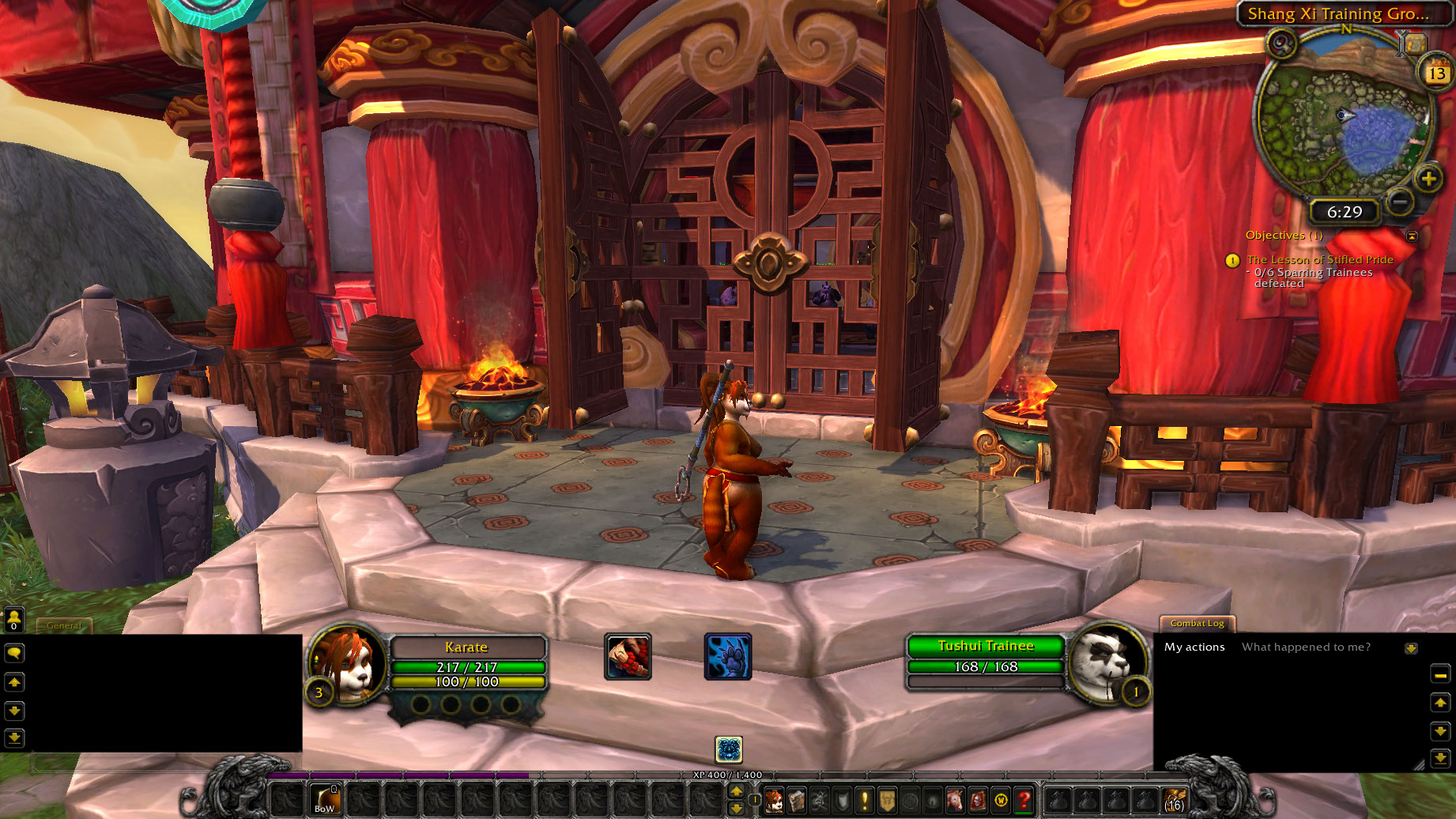Toggle the minimap tracking magnifier button

[1282, 43]
